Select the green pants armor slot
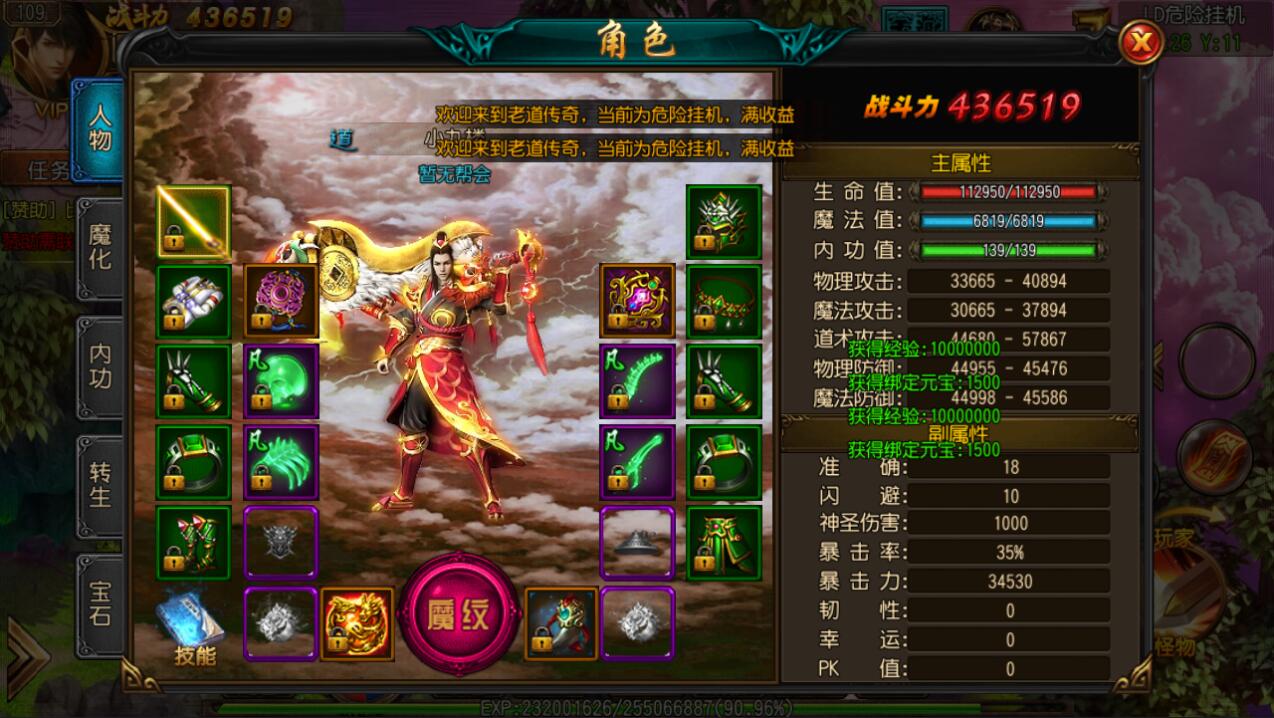 [724, 543]
